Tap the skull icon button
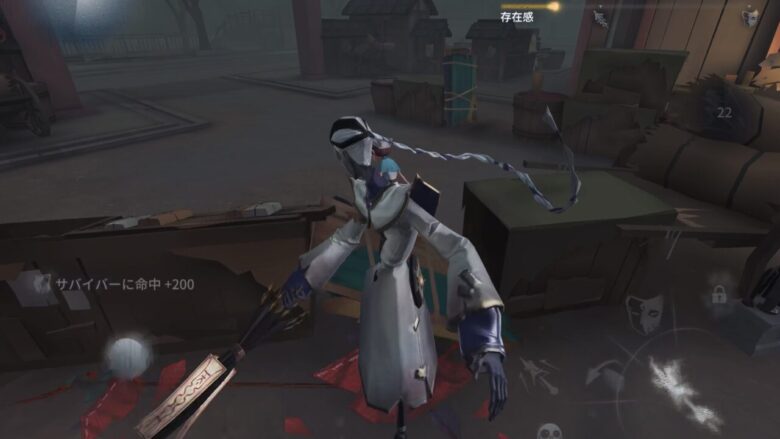 click(x=549, y=430)
